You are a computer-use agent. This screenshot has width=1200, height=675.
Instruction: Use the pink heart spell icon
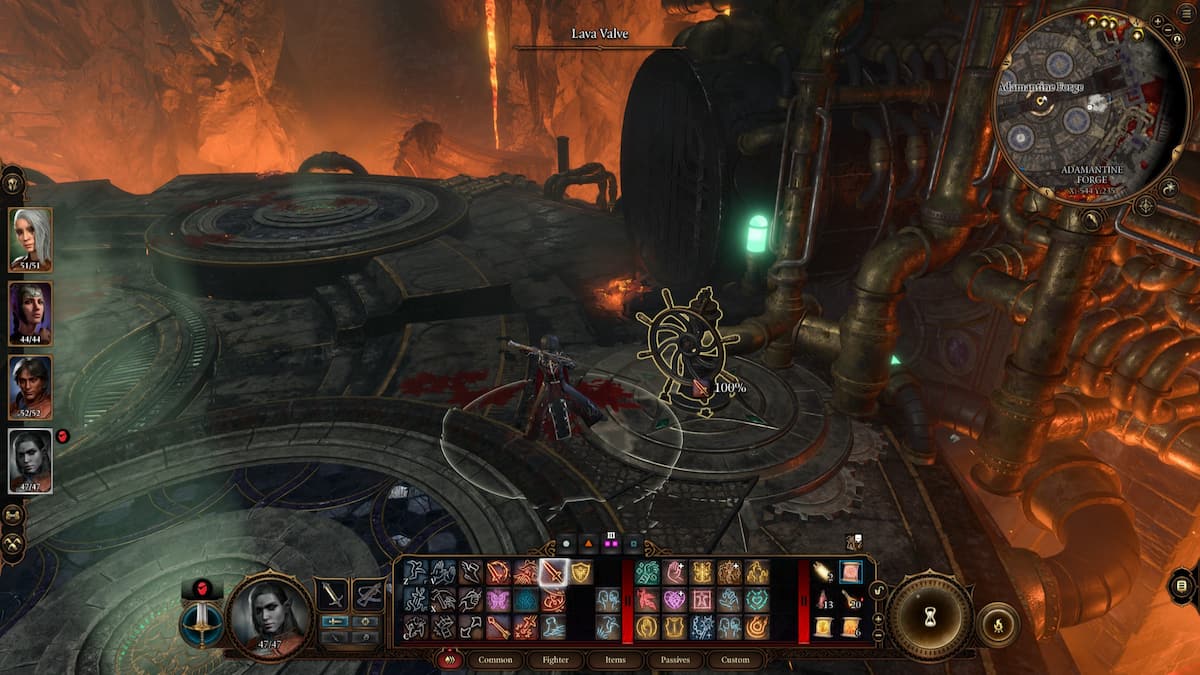673,600
